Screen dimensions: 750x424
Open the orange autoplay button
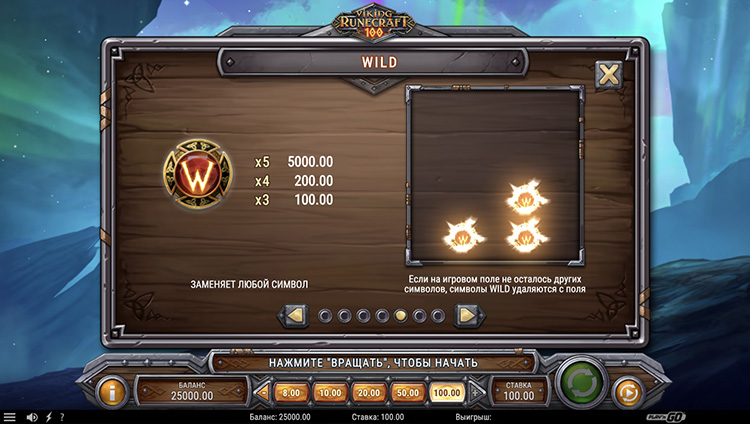click(627, 390)
